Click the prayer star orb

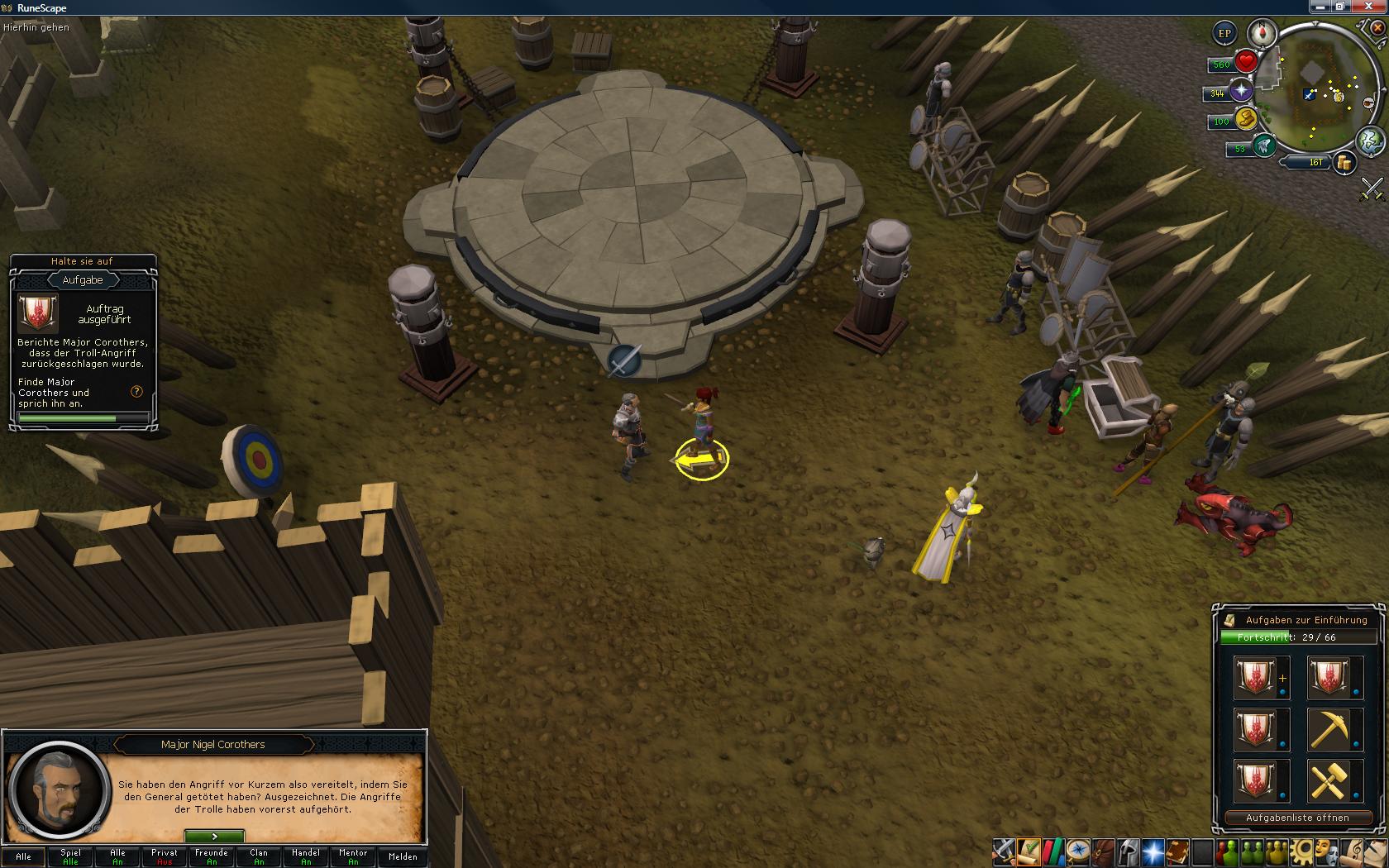(x=1241, y=92)
